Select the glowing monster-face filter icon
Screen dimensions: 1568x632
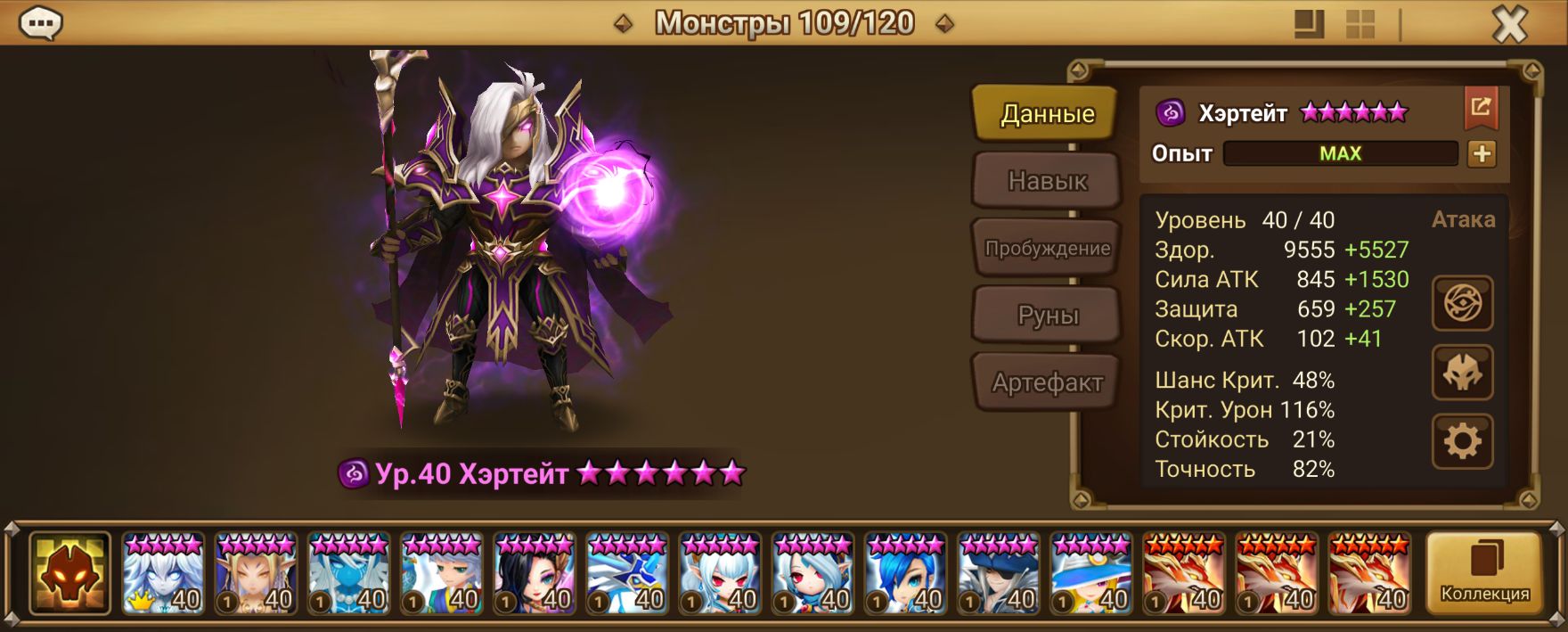pyautogui.click(x=69, y=573)
